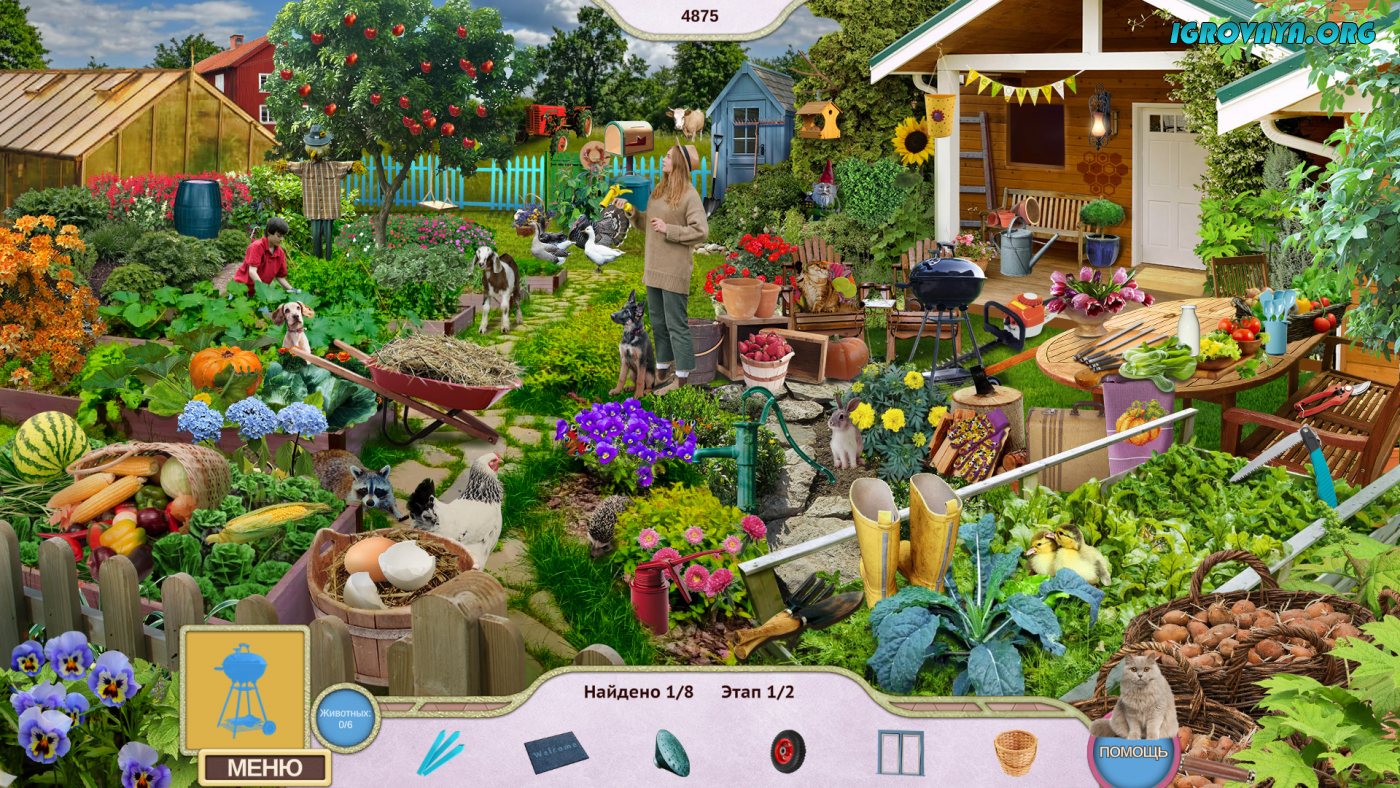
Task: Pick the green watering can nozzle icon
Action: [x=671, y=752]
